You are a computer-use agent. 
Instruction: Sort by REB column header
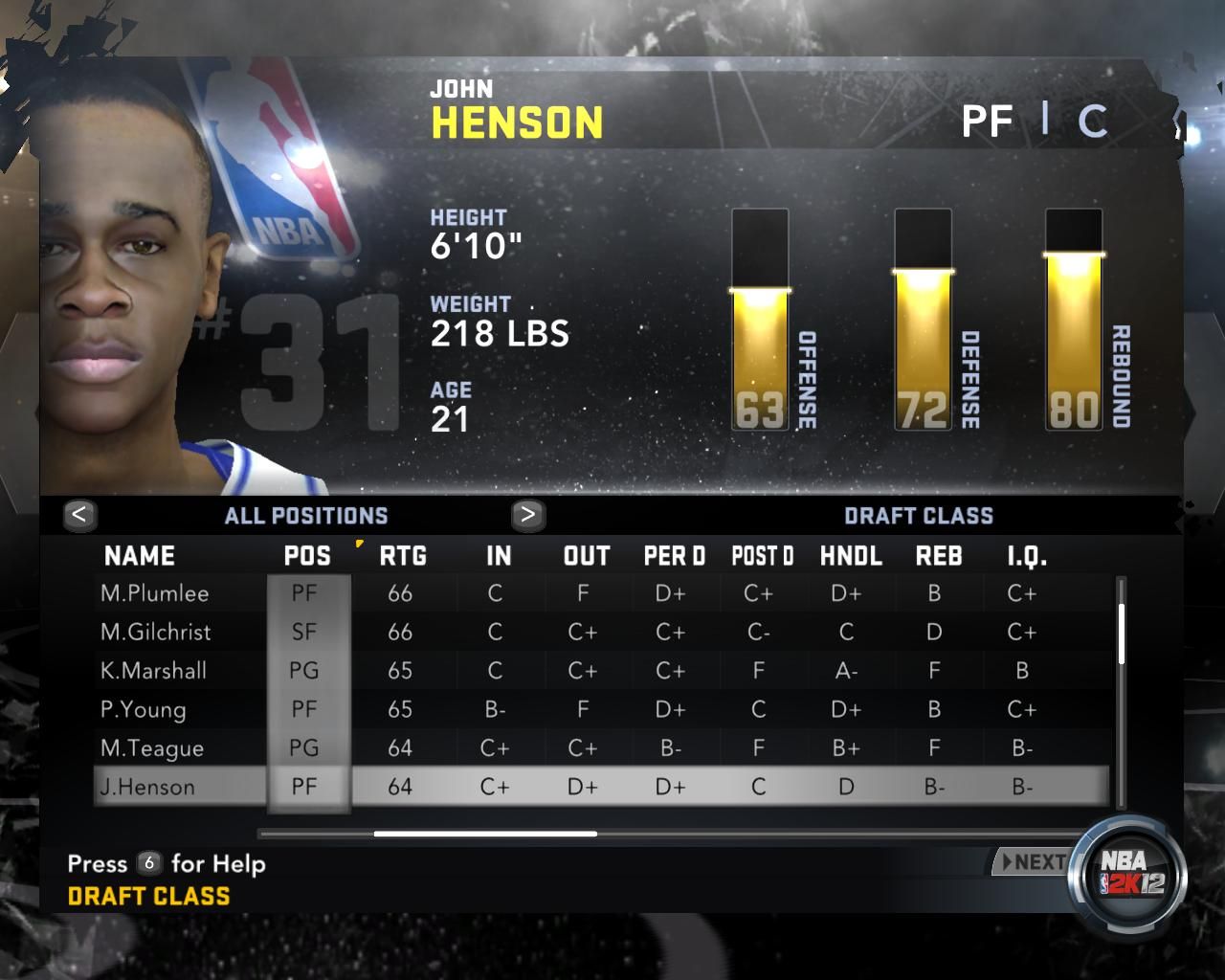(x=939, y=556)
